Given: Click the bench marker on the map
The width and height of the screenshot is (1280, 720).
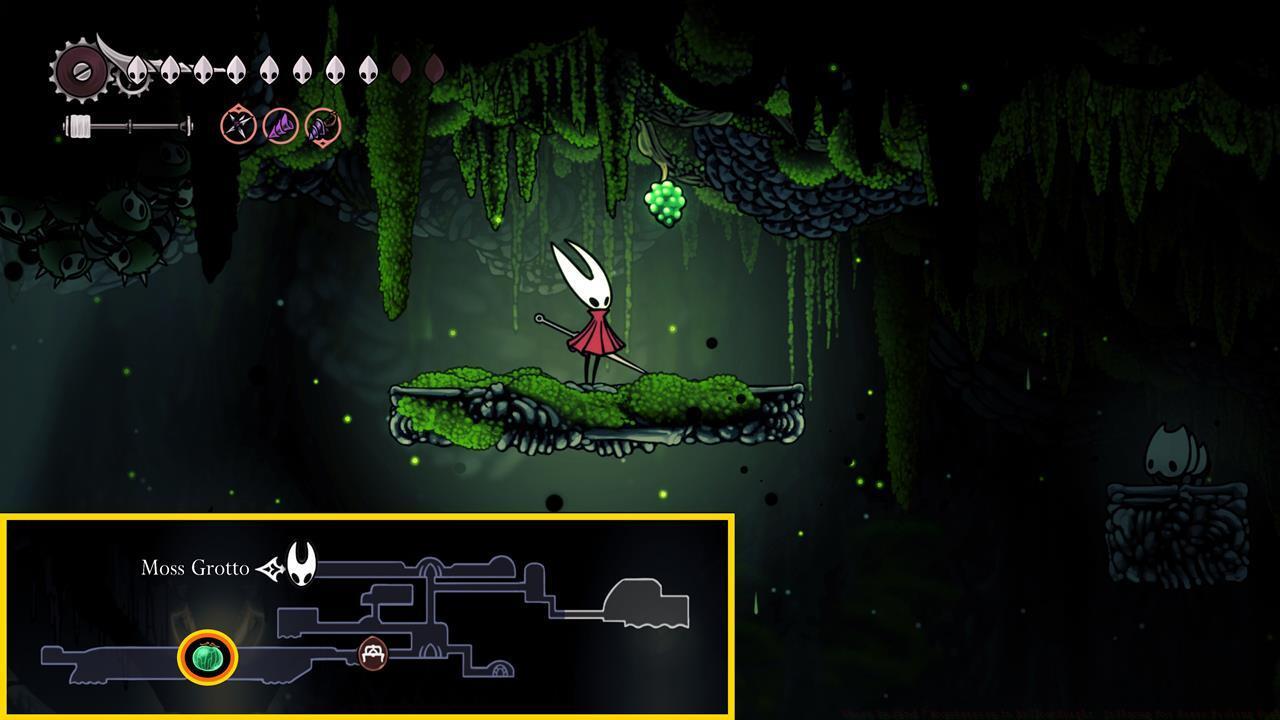Looking at the screenshot, I should pos(373,653).
